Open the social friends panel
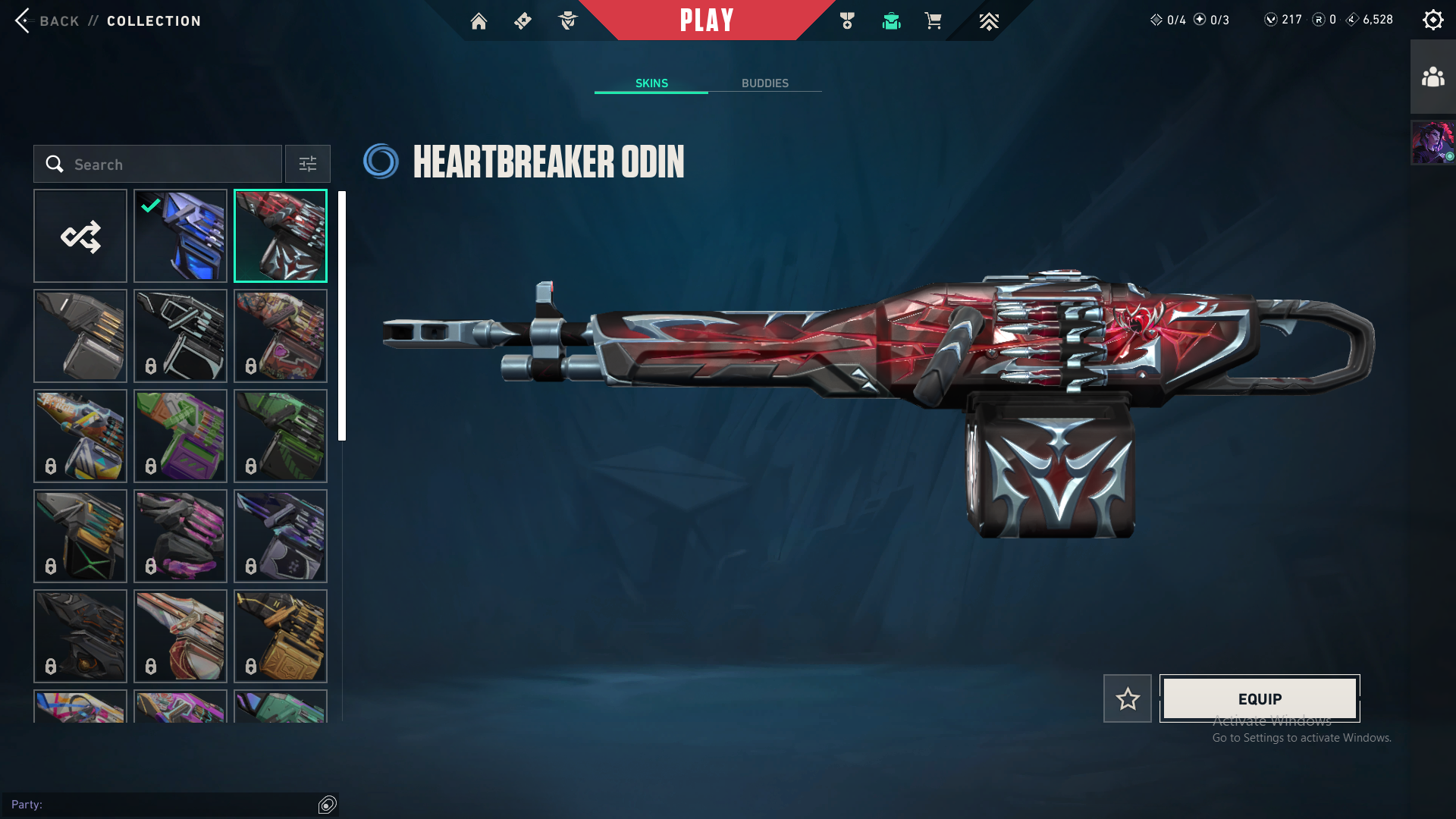1456x819 pixels. (x=1432, y=77)
